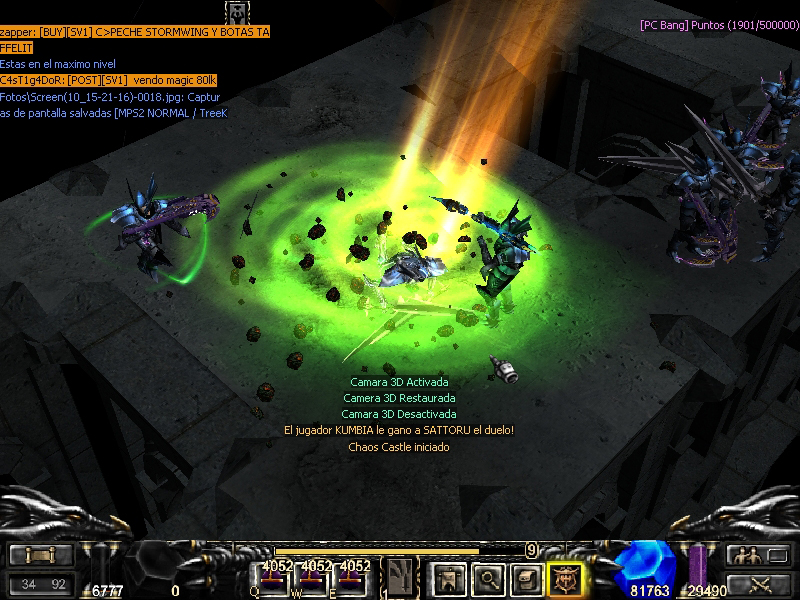Viewport: 800px width, 600px height.
Task: Click the magnifying glass icon
Action: pyautogui.click(x=487, y=578)
